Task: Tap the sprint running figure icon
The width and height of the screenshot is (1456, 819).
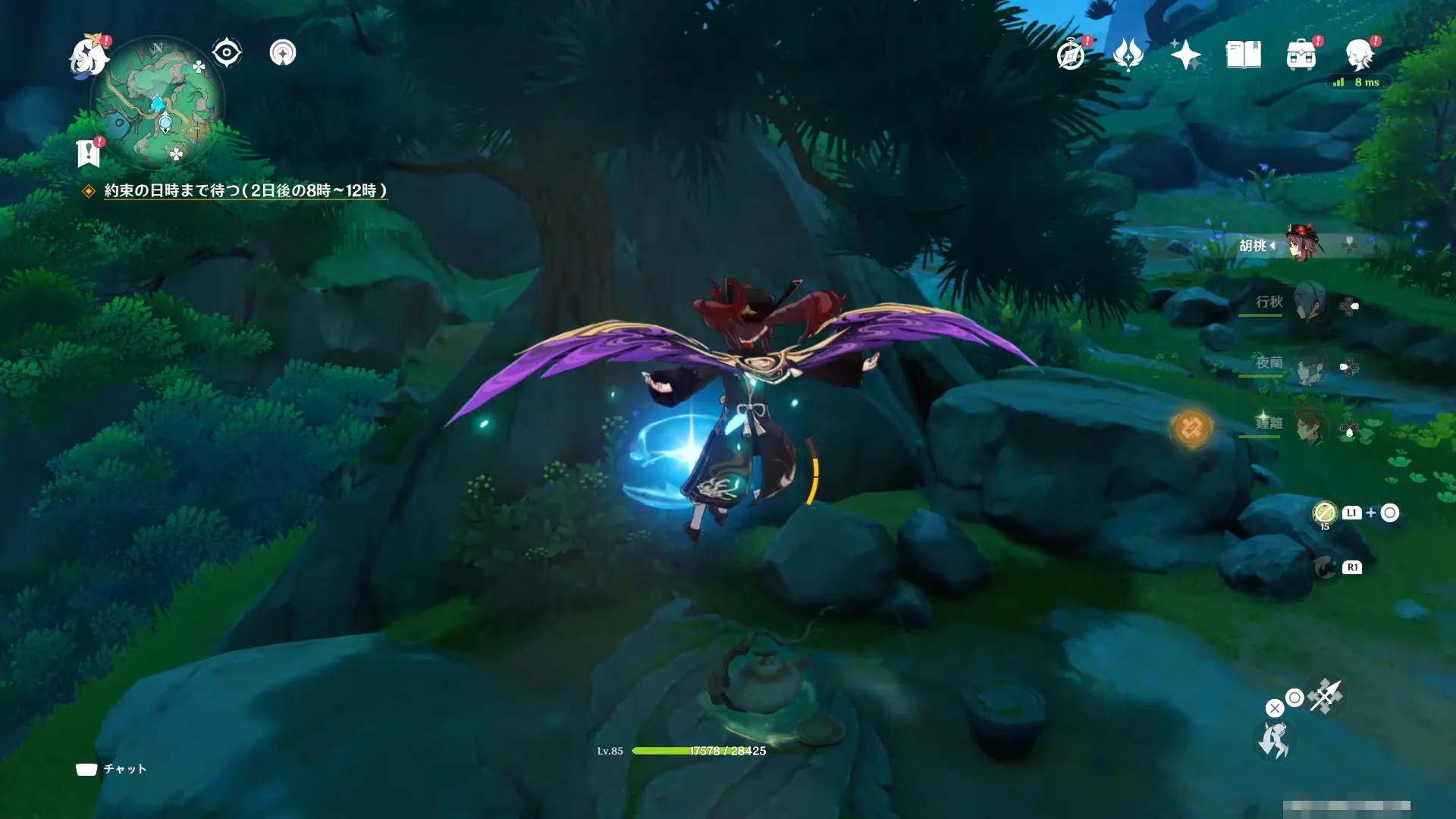Action: 1274,739
